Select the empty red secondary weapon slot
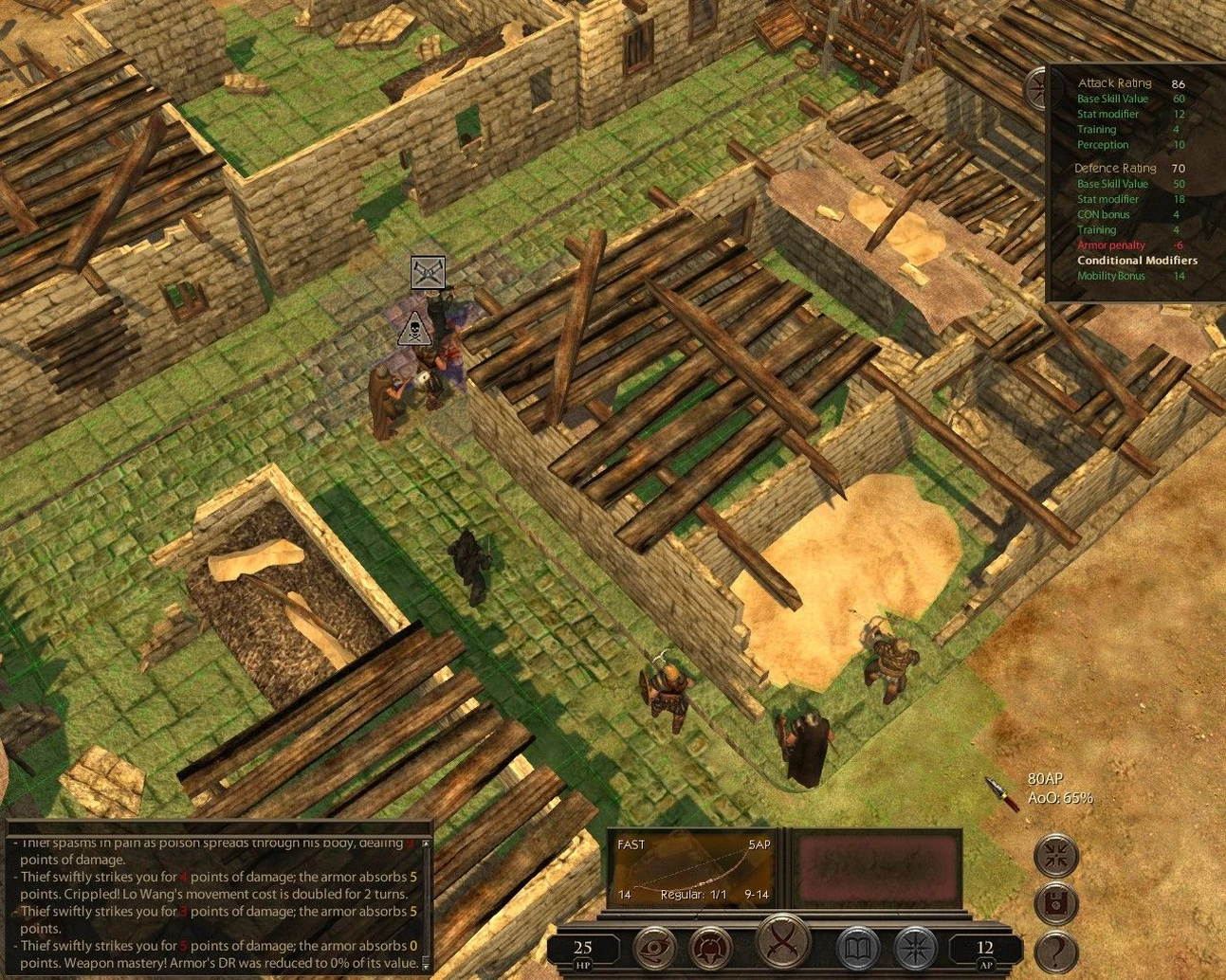1226x980 pixels. click(x=876, y=868)
